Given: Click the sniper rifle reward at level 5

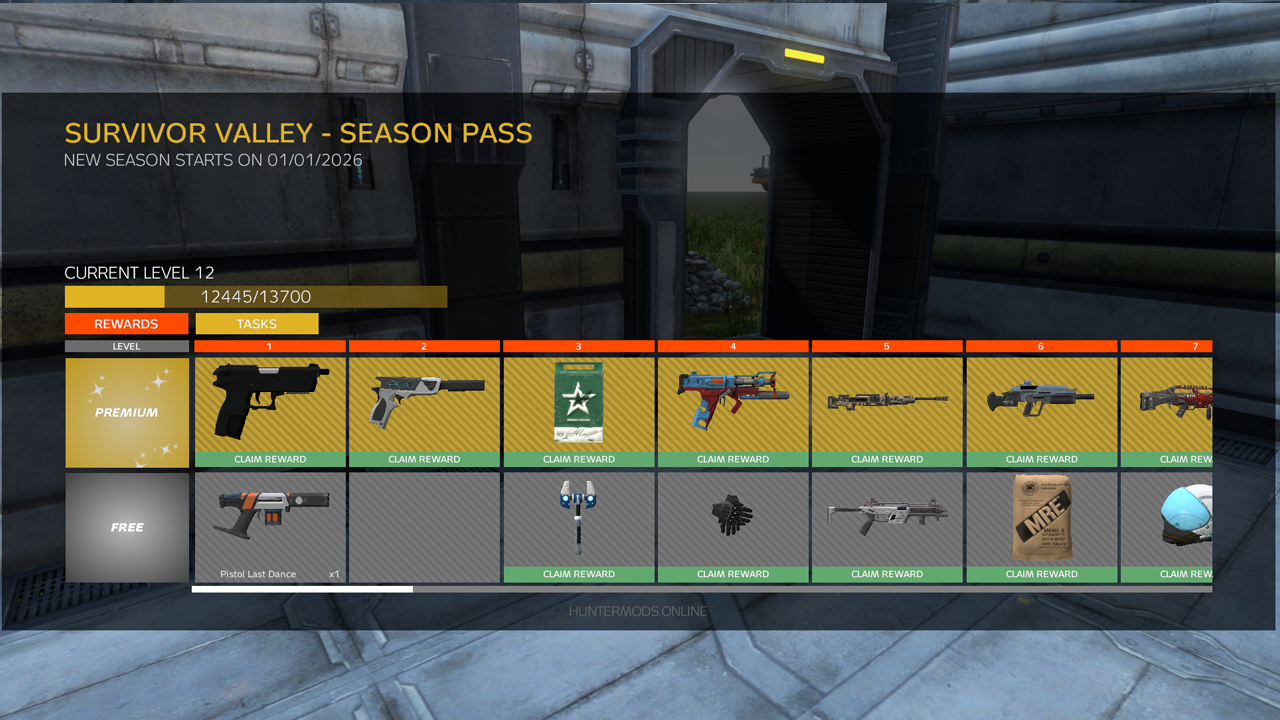Looking at the screenshot, I should [887, 400].
